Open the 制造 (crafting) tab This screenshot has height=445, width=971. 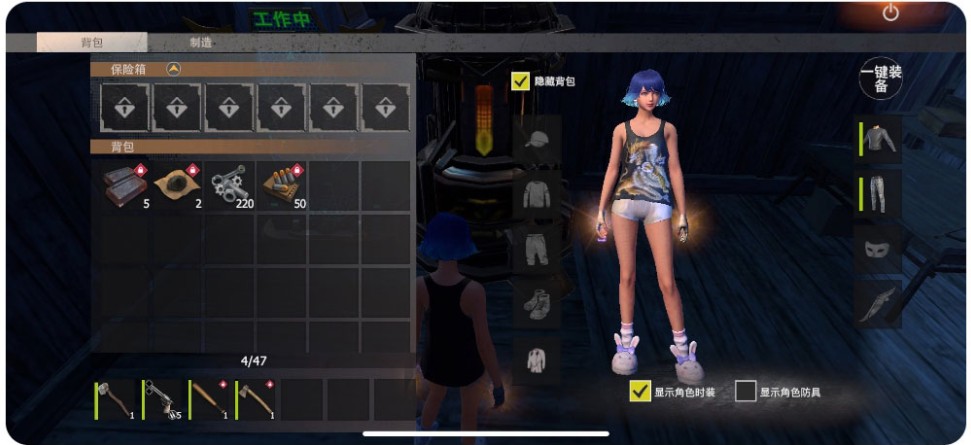tap(200, 43)
